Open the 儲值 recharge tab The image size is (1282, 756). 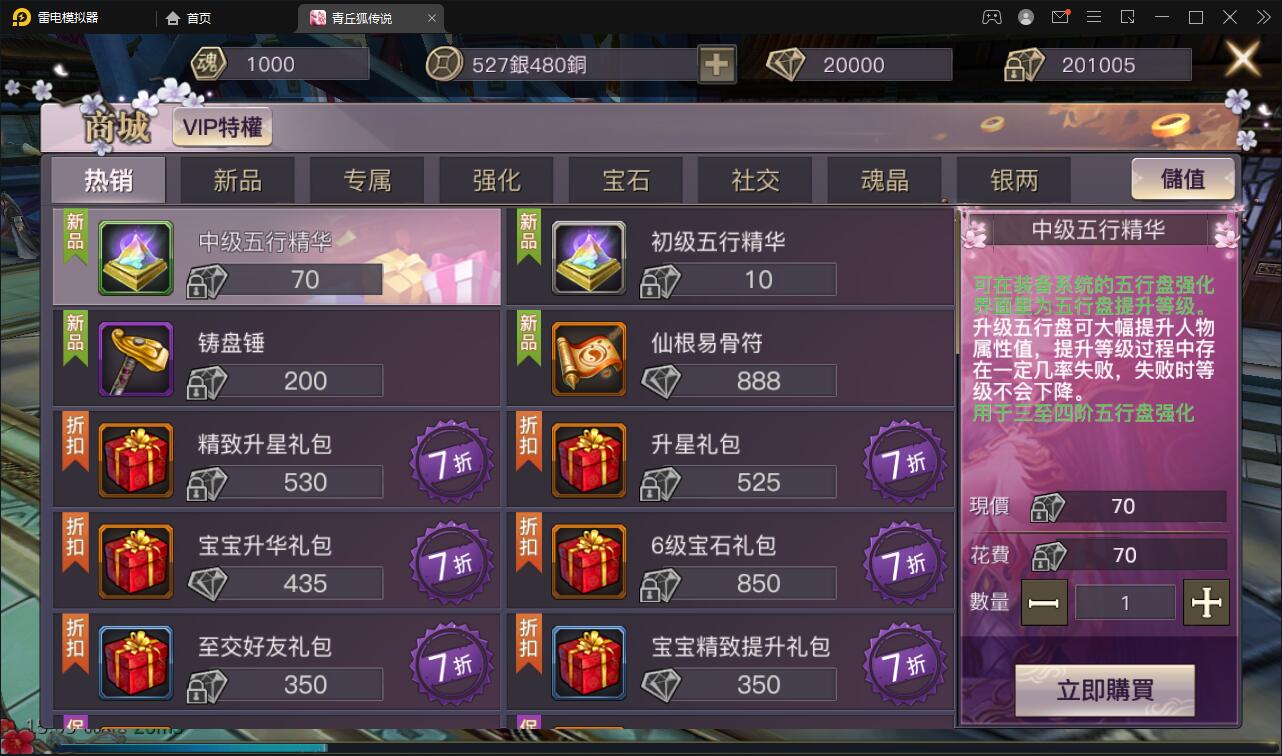pyautogui.click(x=1183, y=179)
